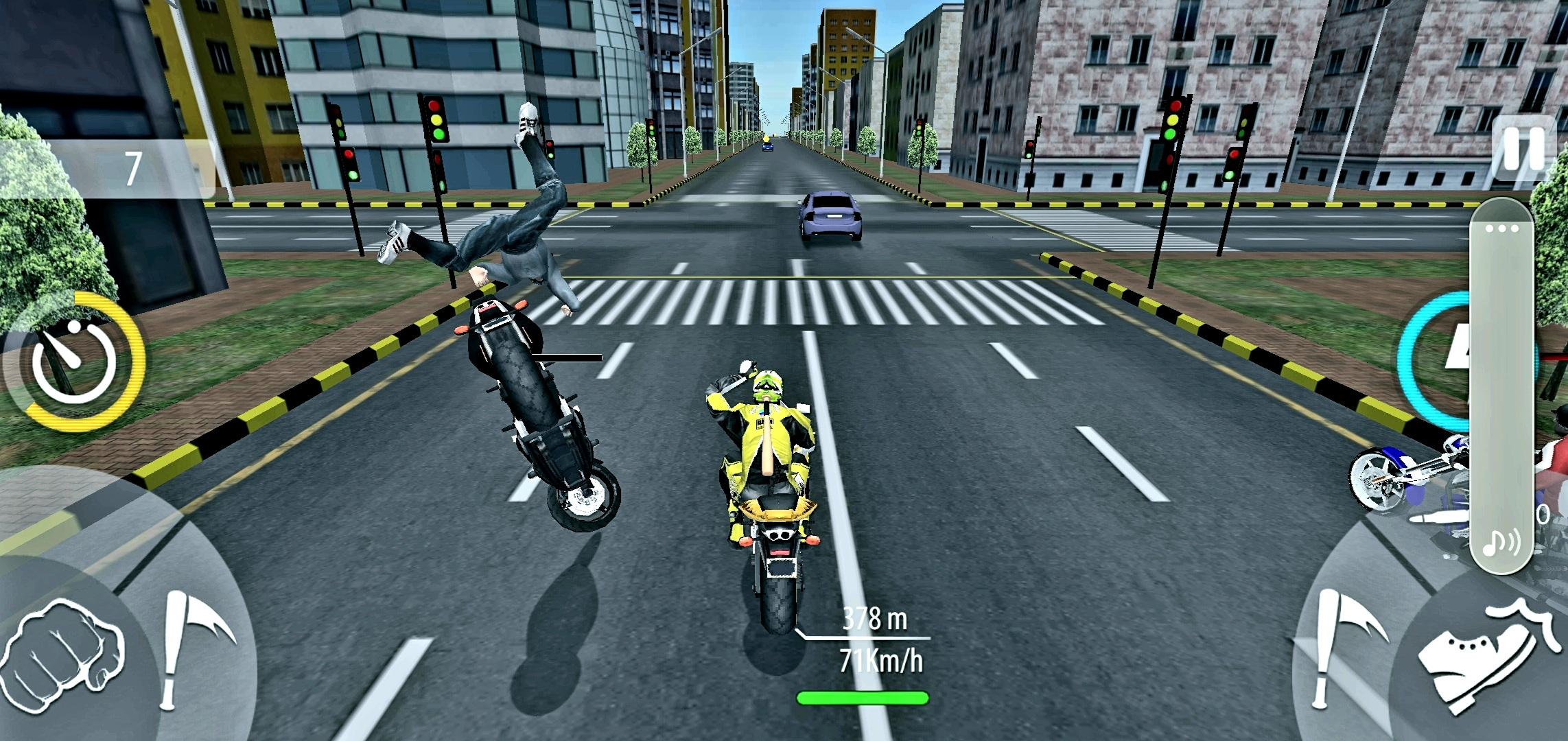
Task: Mute media with the music note icon
Action: coord(1501,543)
